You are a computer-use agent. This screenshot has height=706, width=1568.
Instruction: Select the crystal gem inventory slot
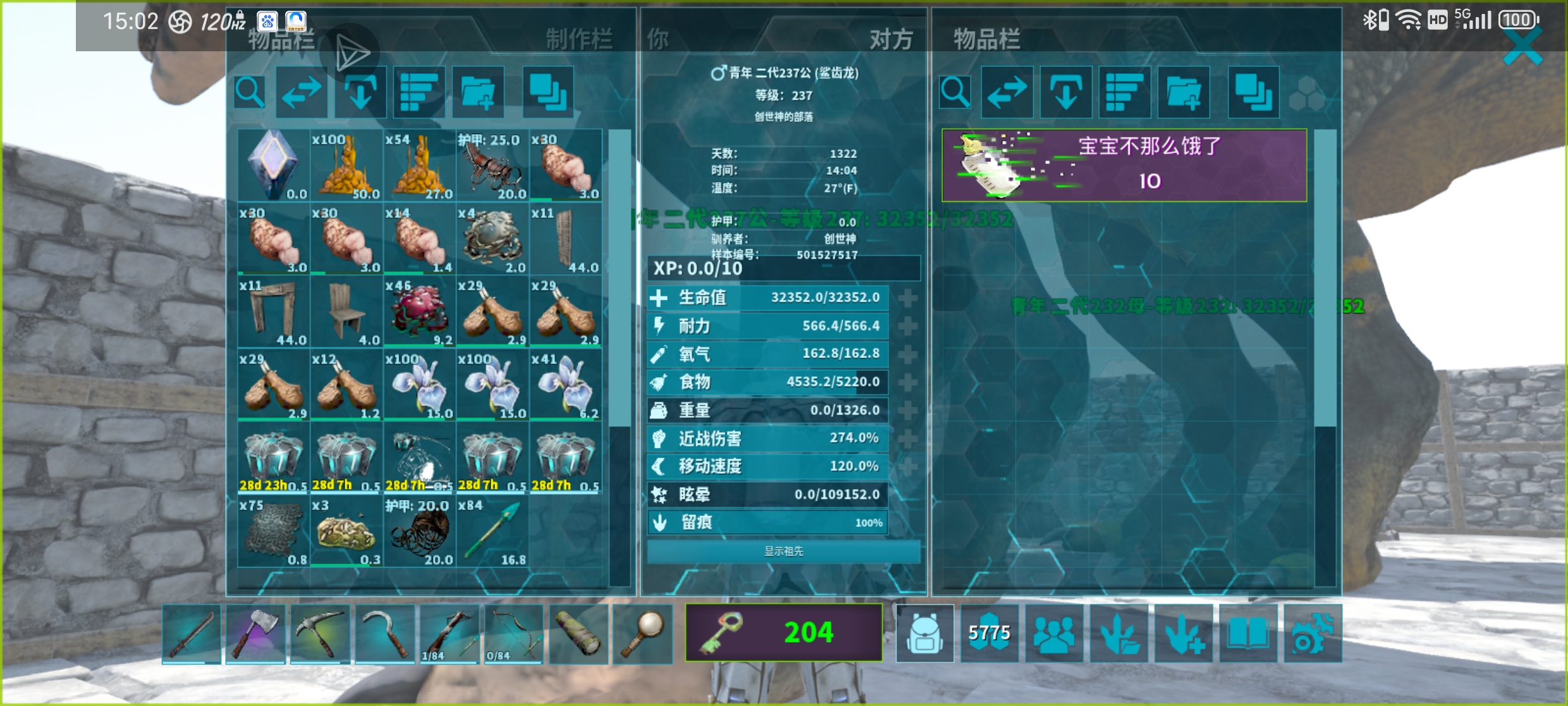coord(273,165)
